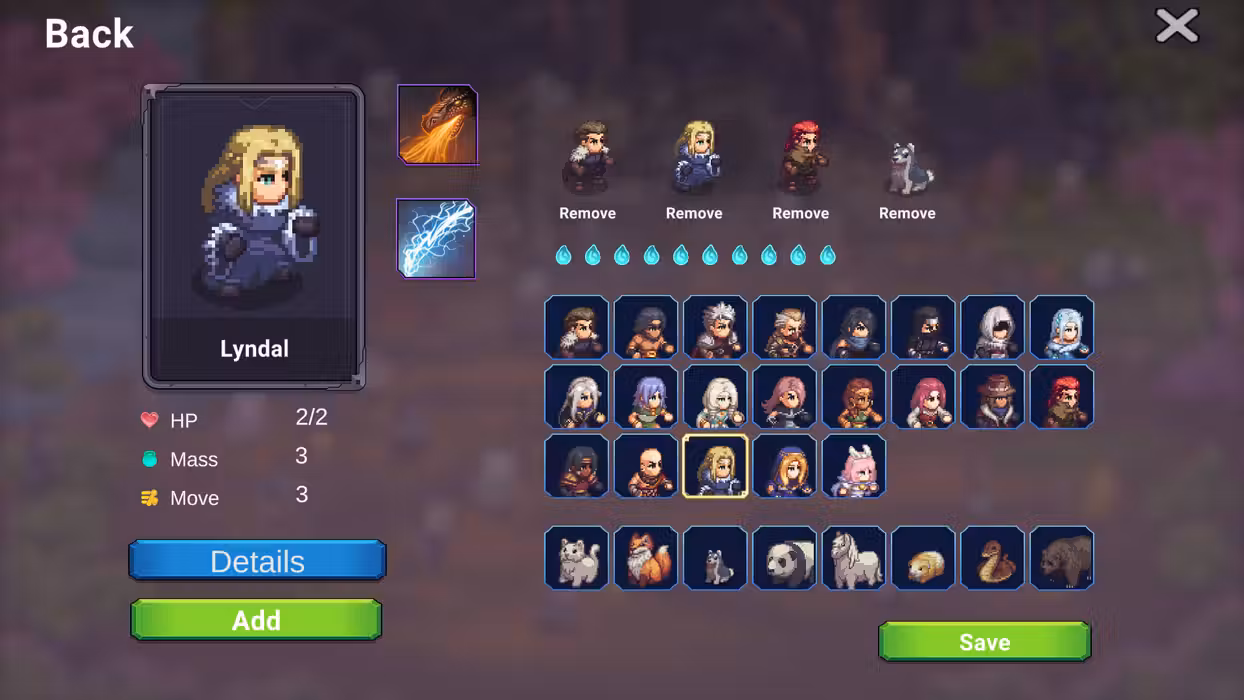Remove the red-haired hero from the team
This screenshot has width=1244, height=700.
click(800, 213)
